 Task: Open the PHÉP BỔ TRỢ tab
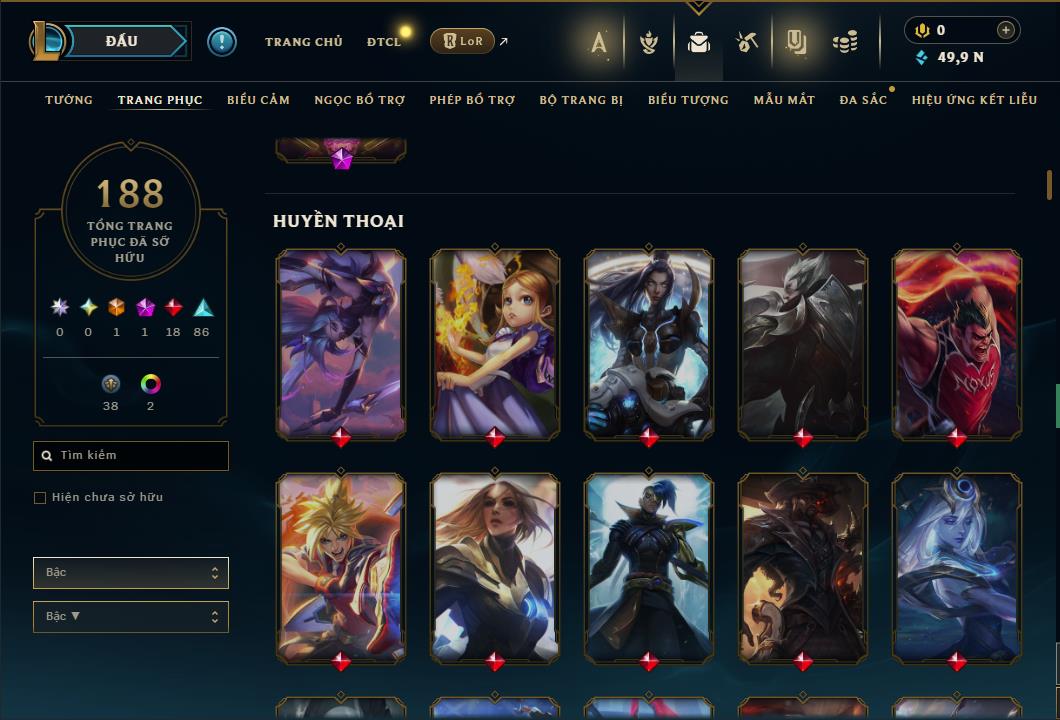[x=472, y=100]
